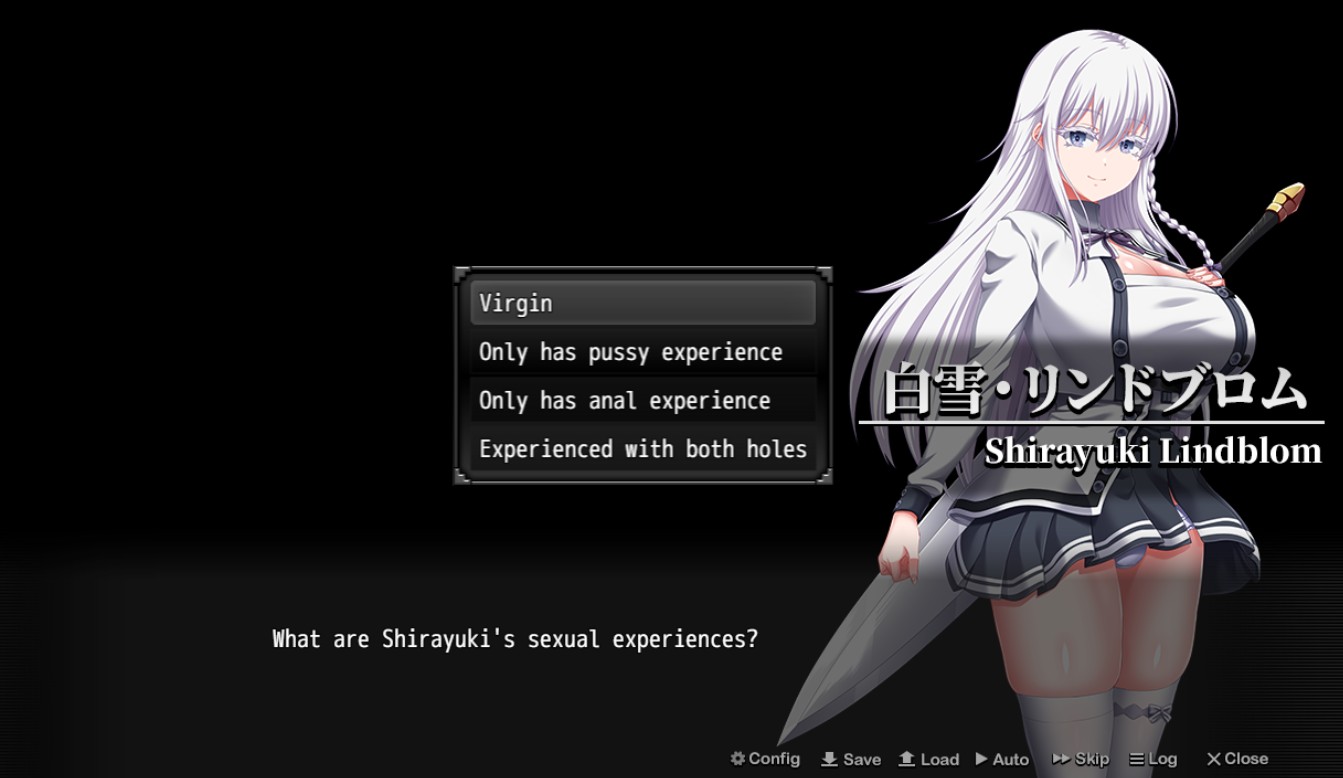Enable Auto reading mode

tap(1005, 758)
